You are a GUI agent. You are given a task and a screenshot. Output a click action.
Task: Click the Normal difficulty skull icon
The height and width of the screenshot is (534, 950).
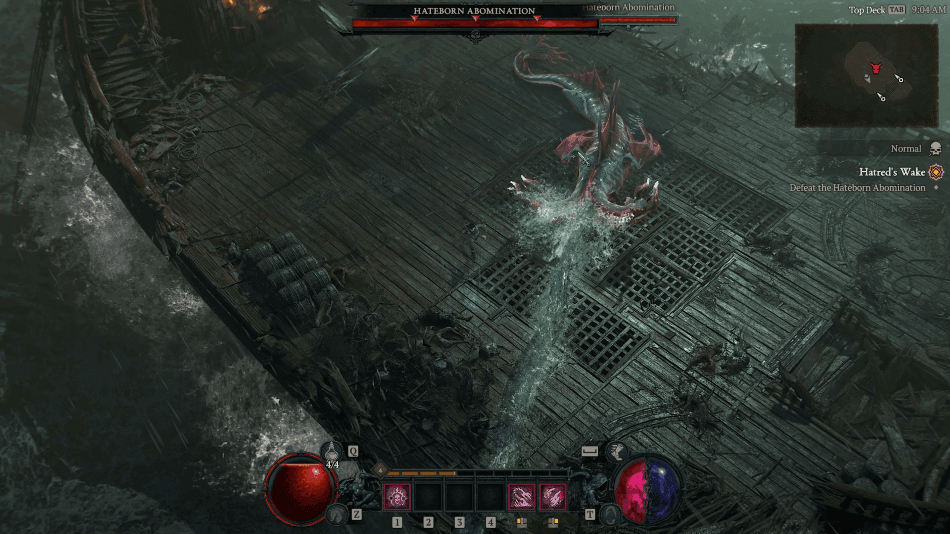936,149
